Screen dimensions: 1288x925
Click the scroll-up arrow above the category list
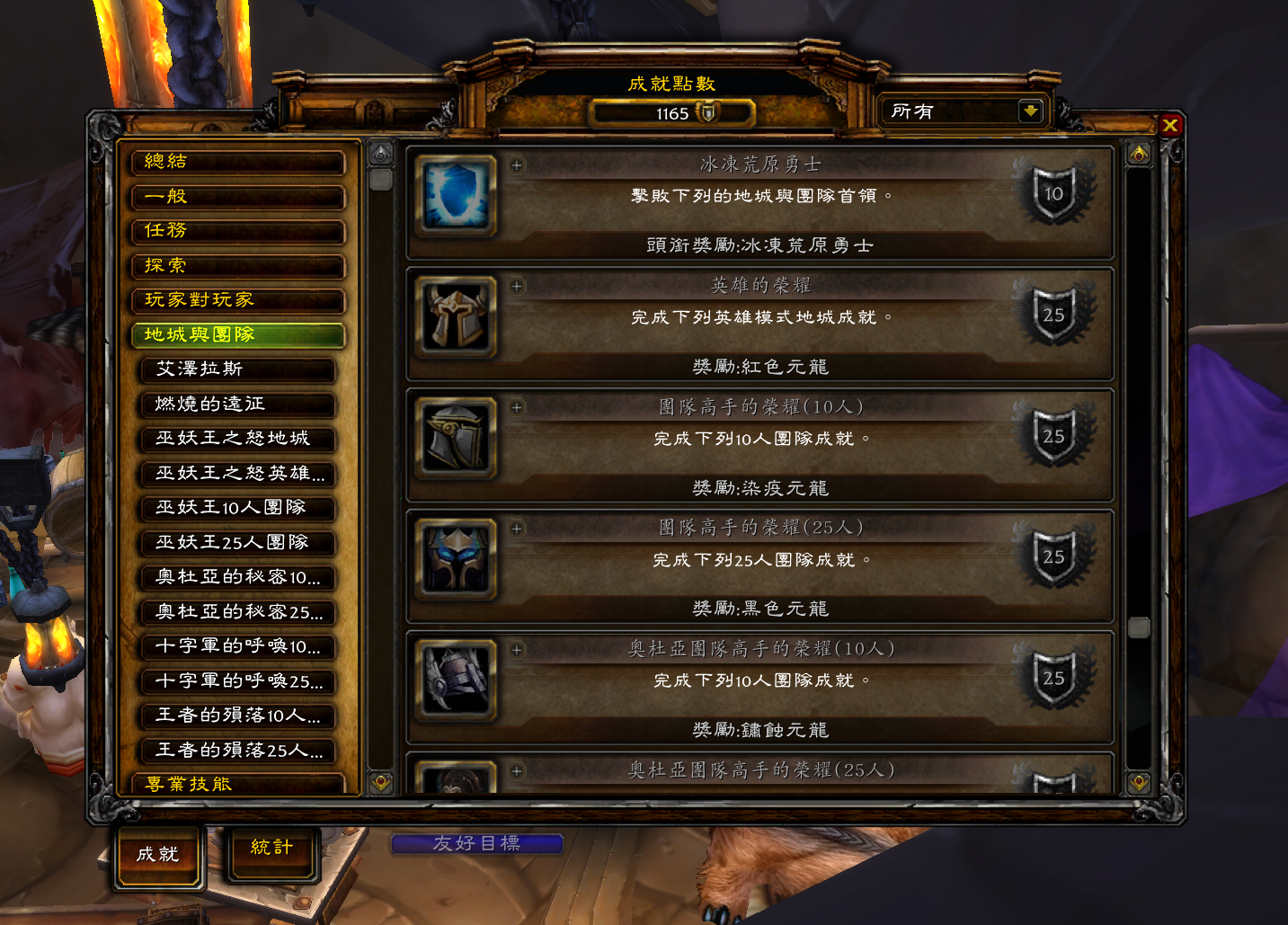(381, 151)
